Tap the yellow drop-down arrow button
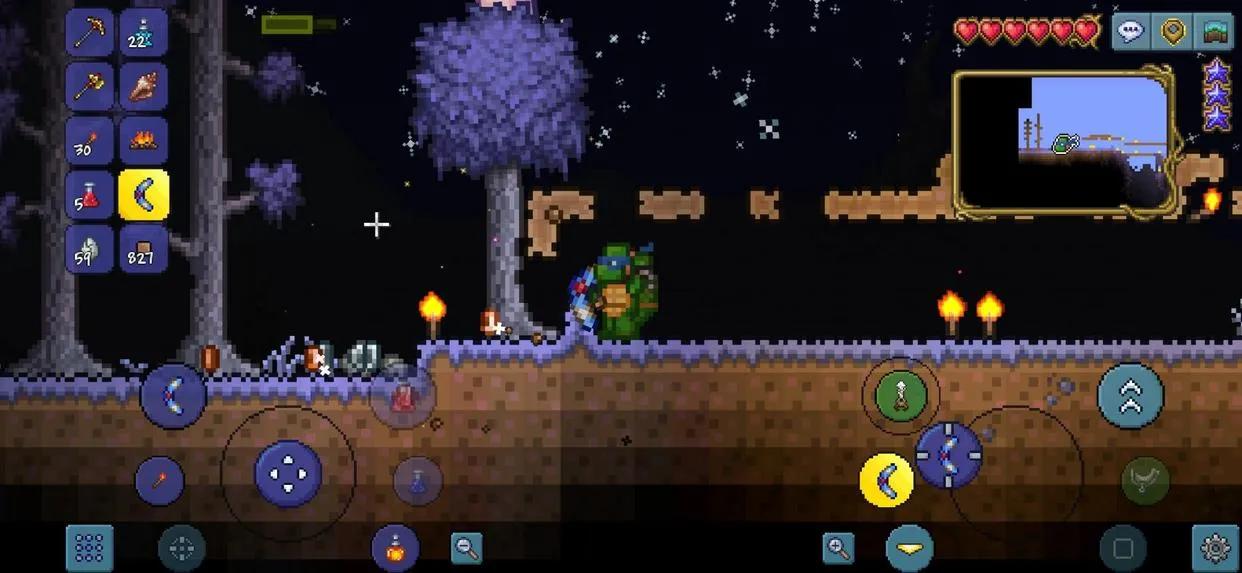This screenshot has height=573, width=1242. (909, 548)
